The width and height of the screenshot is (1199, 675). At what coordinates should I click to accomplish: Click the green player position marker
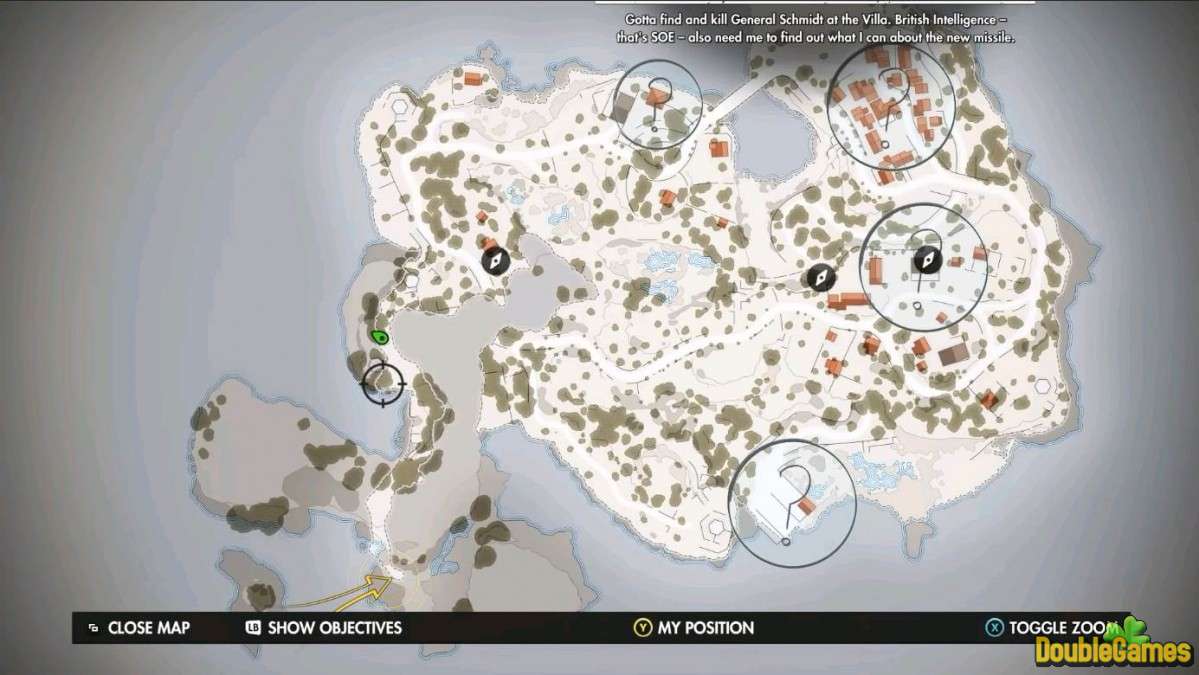pyautogui.click(x=379, y=337)
